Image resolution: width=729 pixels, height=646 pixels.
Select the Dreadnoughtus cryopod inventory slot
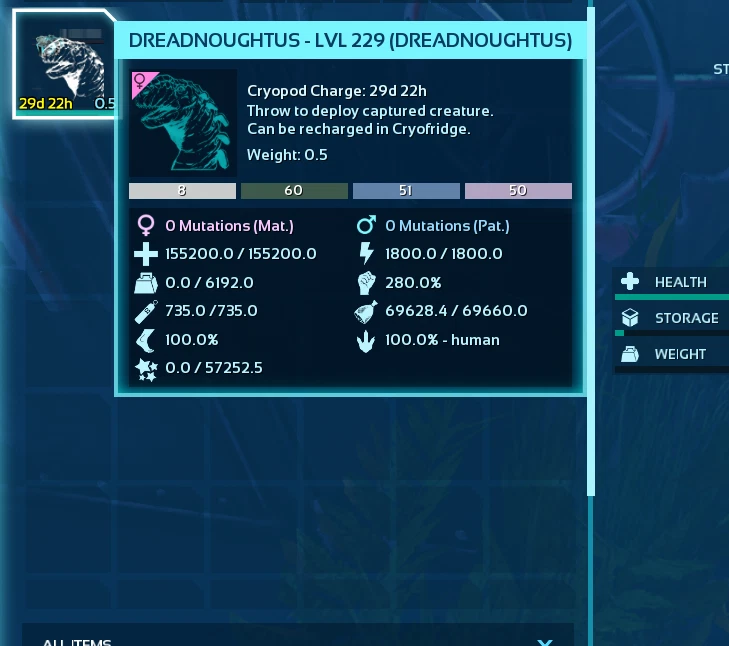point(63,65)
